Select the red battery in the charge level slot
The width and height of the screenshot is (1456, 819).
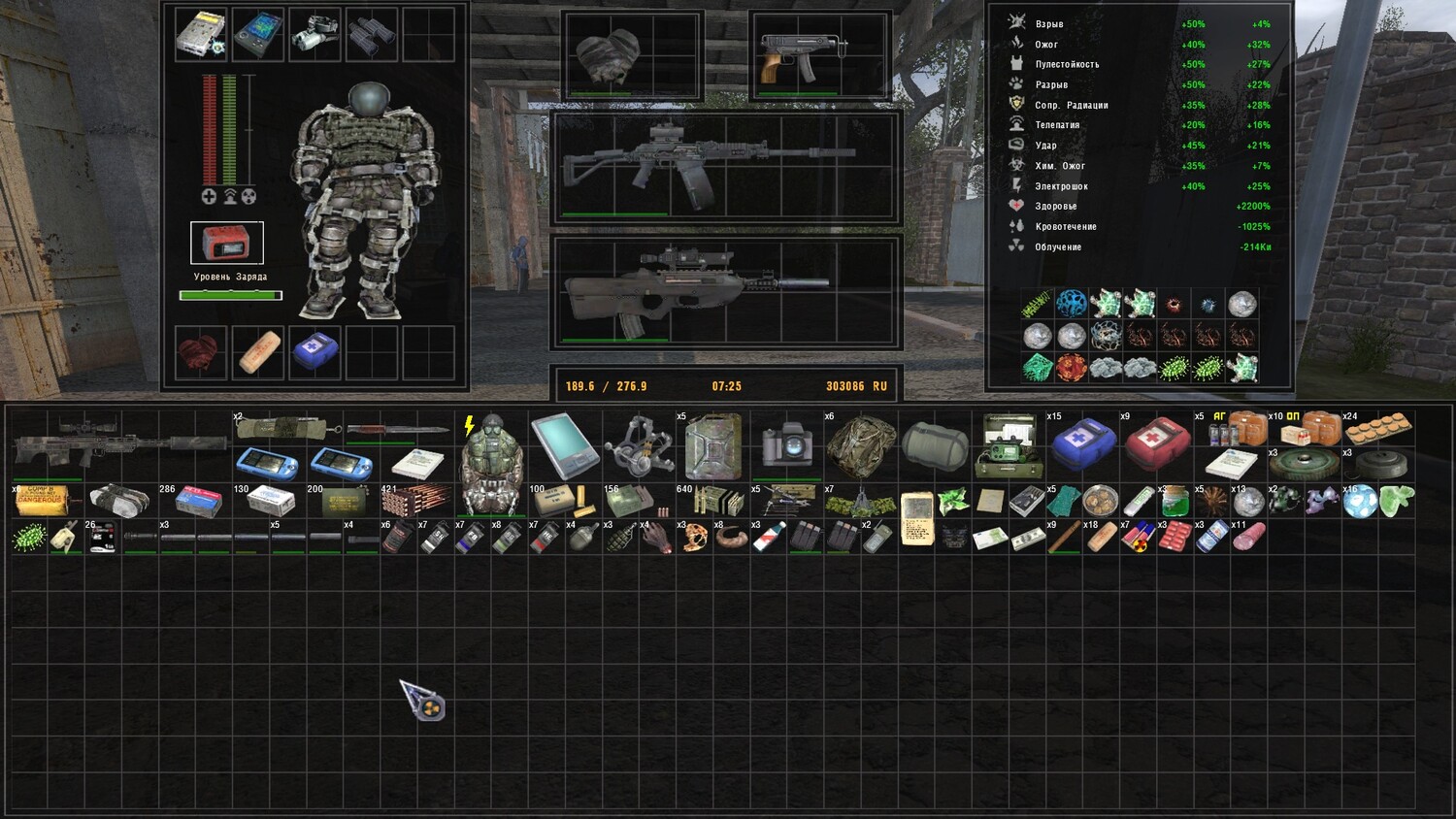click(x=226, y=243)
